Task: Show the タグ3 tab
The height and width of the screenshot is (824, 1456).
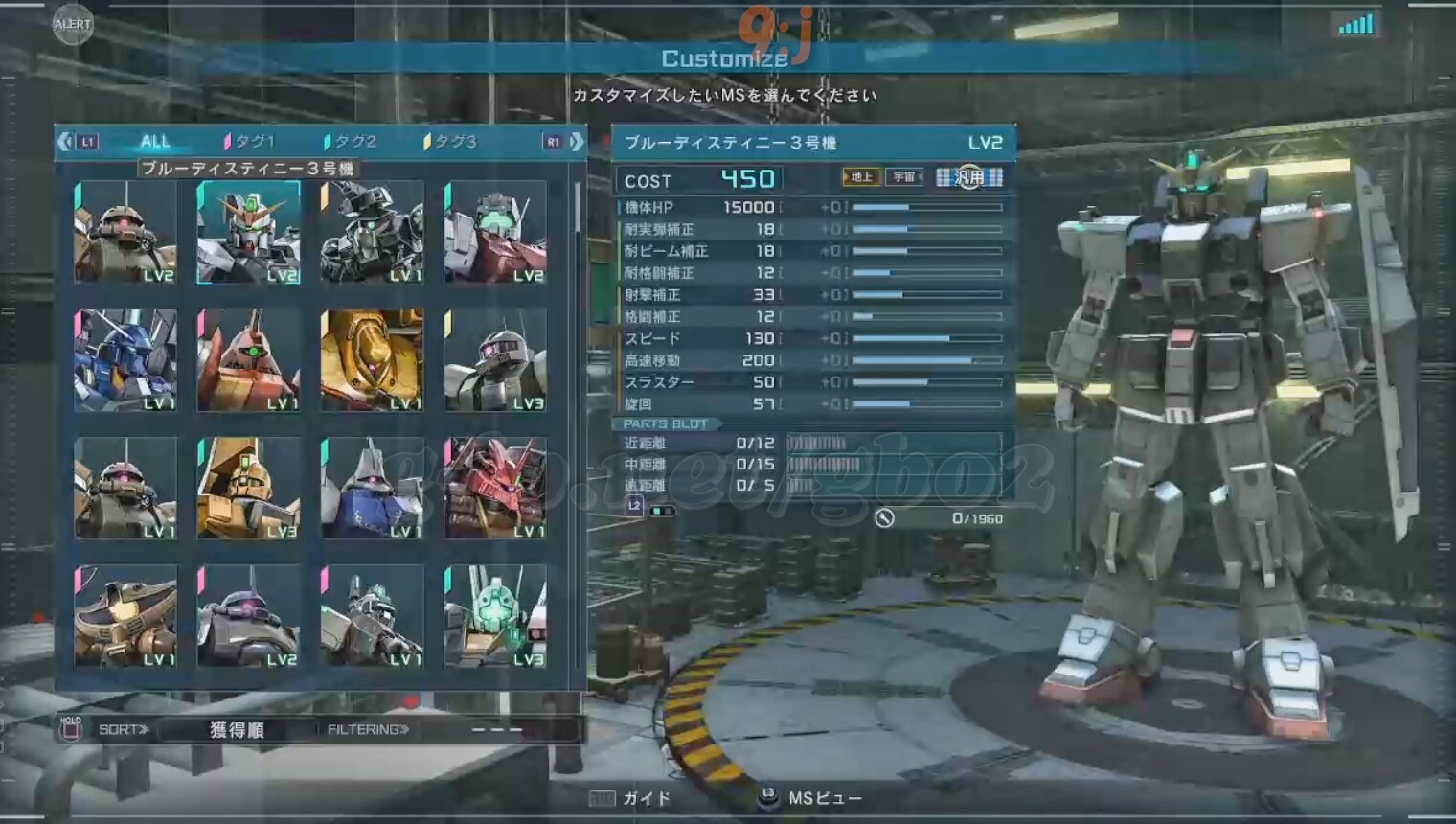Action: click(x=451, y=142)
